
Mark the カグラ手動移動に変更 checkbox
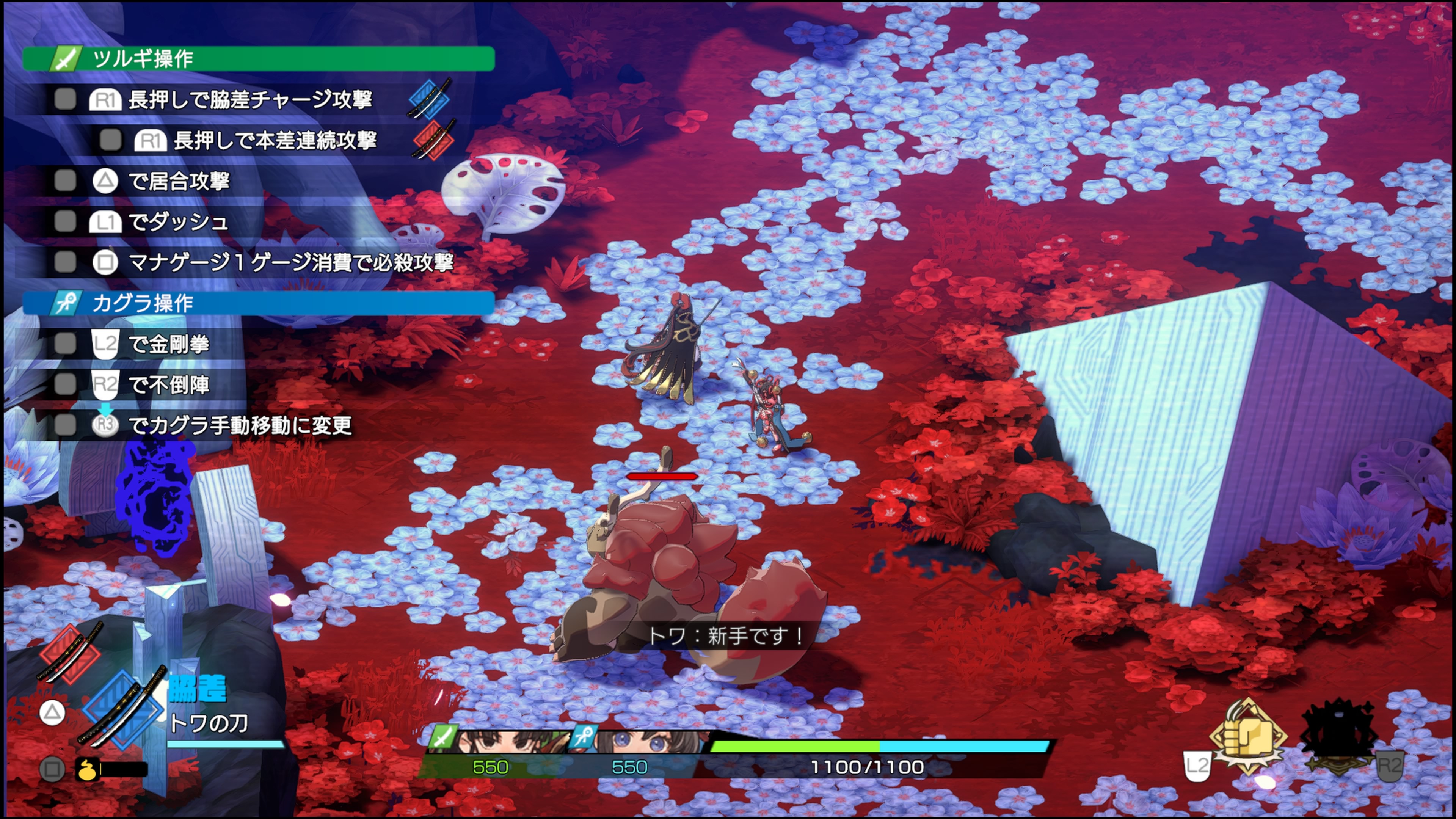[65, 425]
